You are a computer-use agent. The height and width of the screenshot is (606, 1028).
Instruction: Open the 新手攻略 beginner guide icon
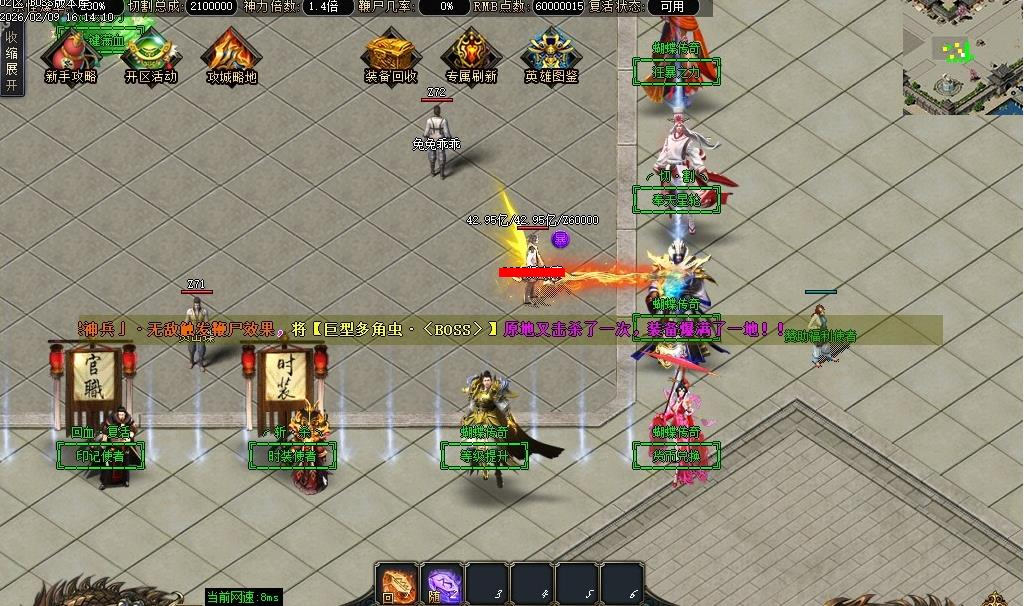[71, 56]
